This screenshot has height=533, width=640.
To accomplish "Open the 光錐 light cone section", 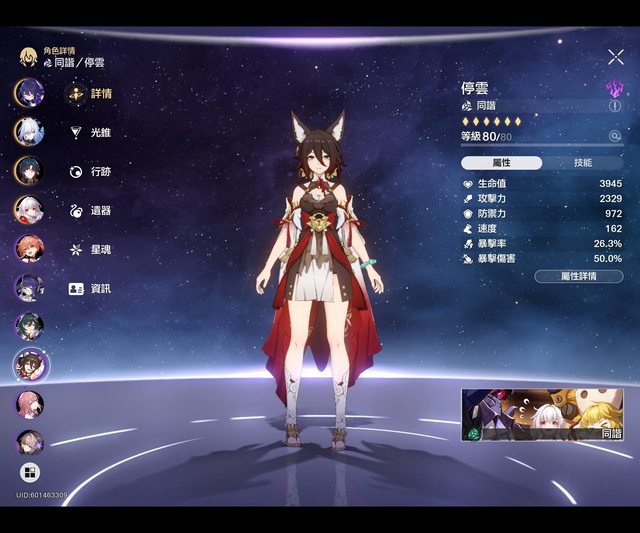I will [x=89, y=132].
